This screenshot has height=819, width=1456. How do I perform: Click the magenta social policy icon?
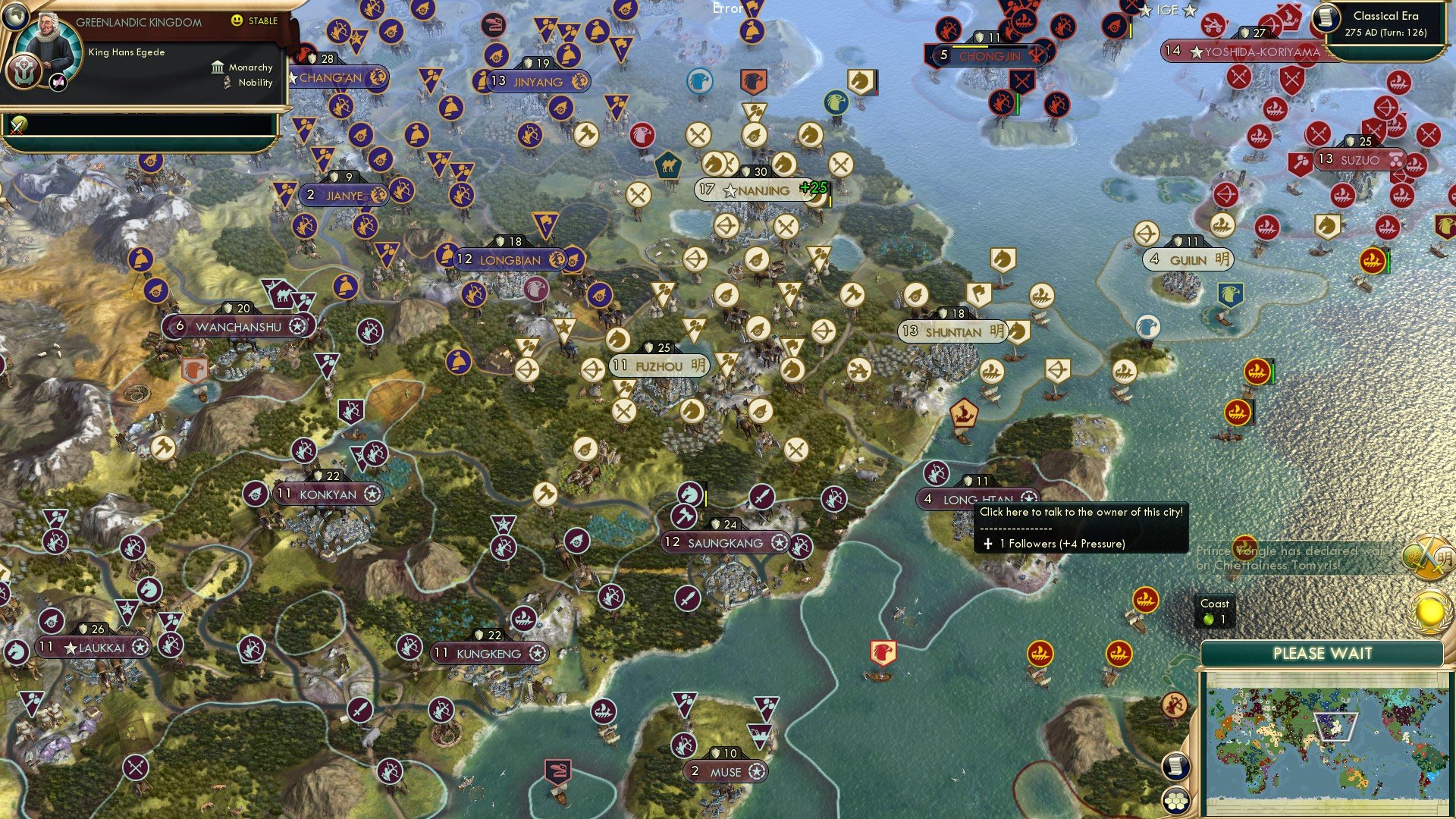point(58,81)
